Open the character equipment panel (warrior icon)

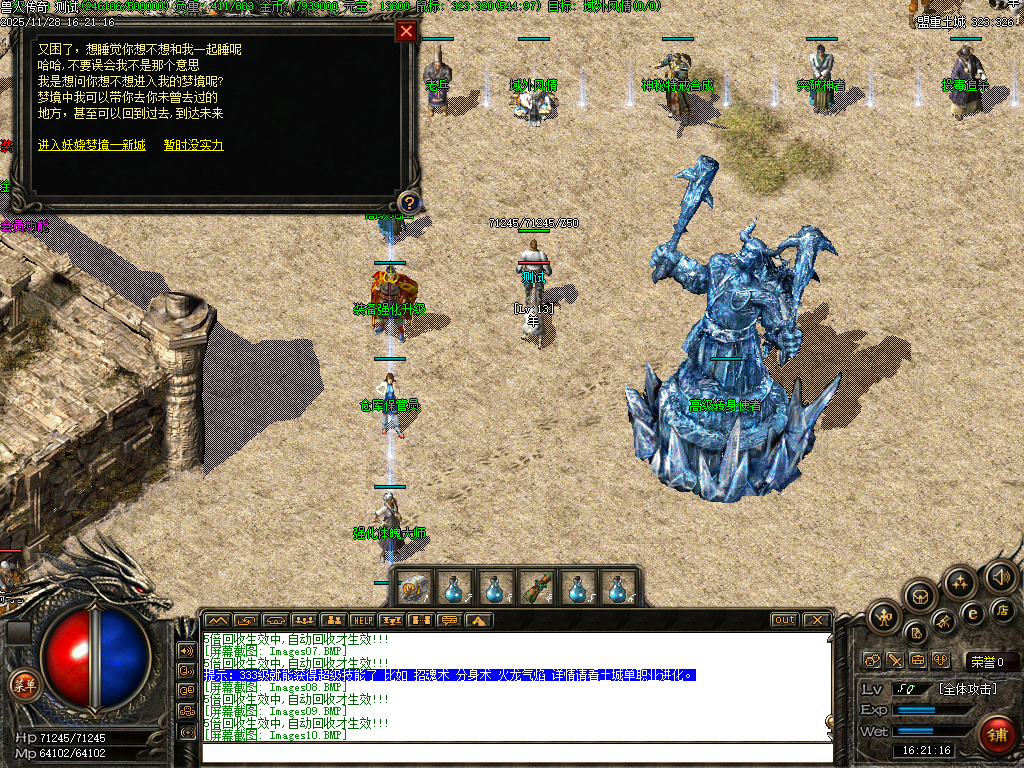tap(884, 617)
